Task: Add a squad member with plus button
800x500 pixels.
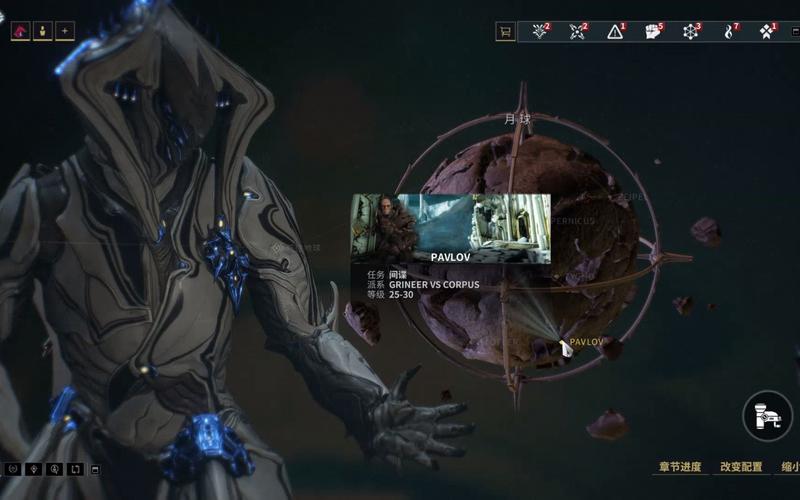Action: (x=65, y=31)
